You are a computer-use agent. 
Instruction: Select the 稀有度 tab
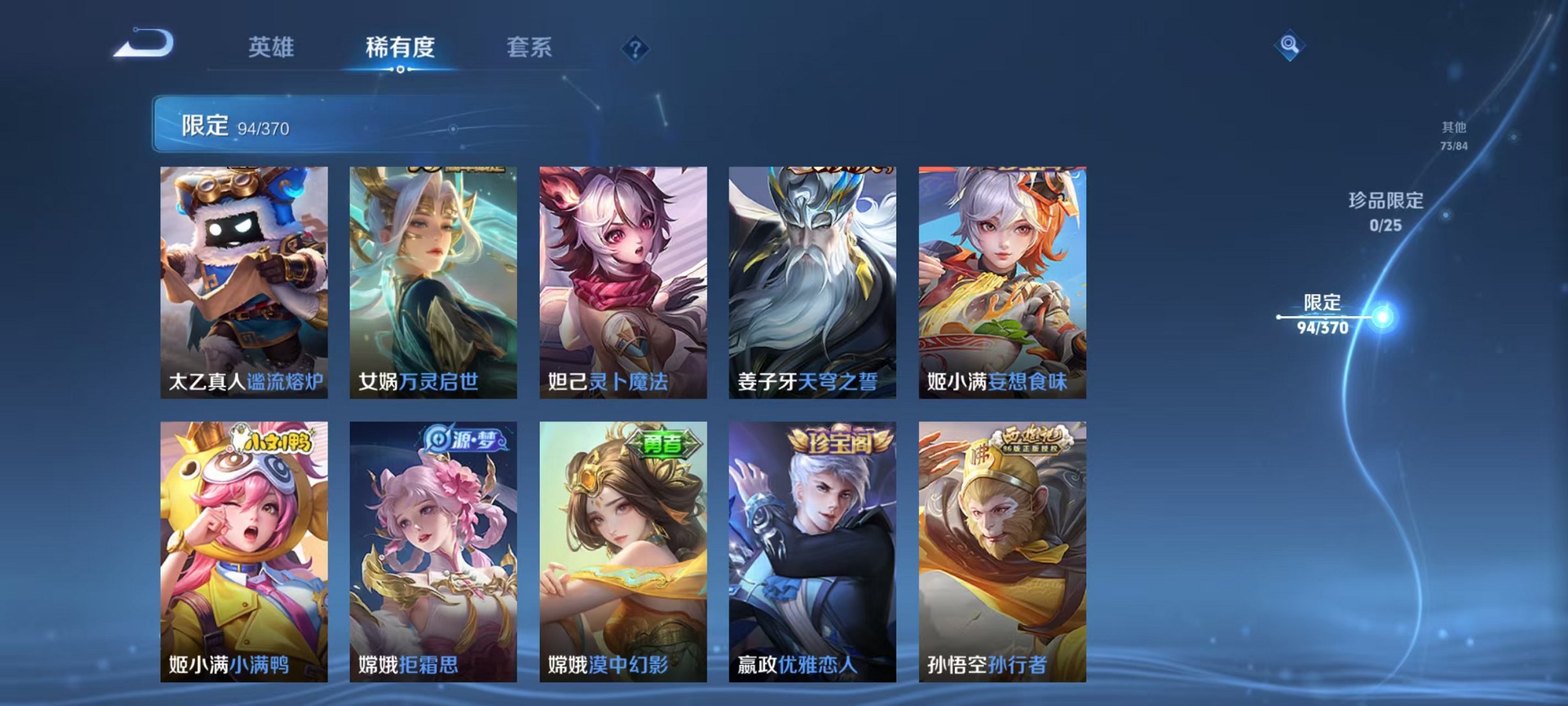pos(402,49)
